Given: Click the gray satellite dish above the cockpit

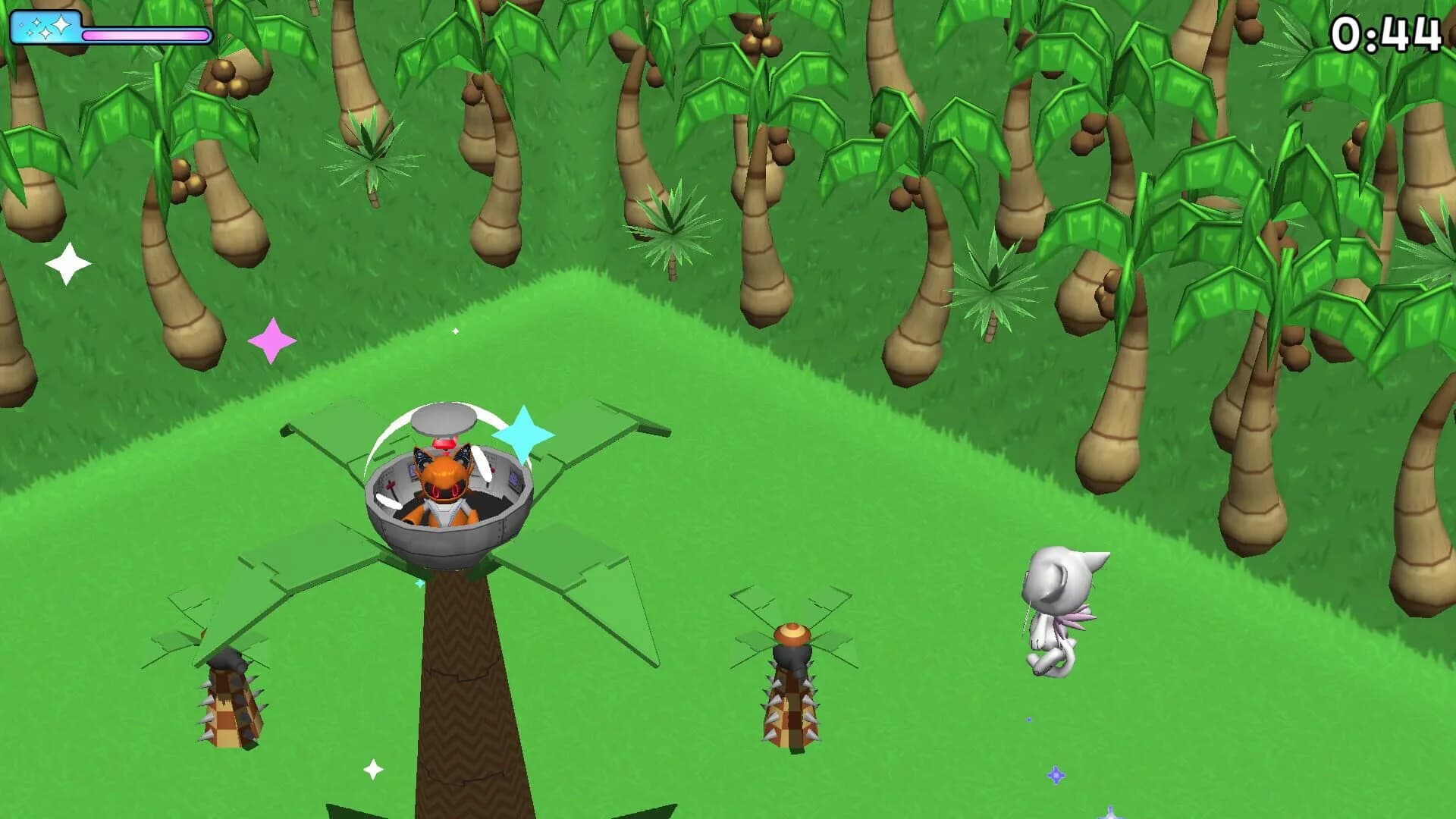Looking at the screenshot, I should pyautogui.click(x=444, y=419).
